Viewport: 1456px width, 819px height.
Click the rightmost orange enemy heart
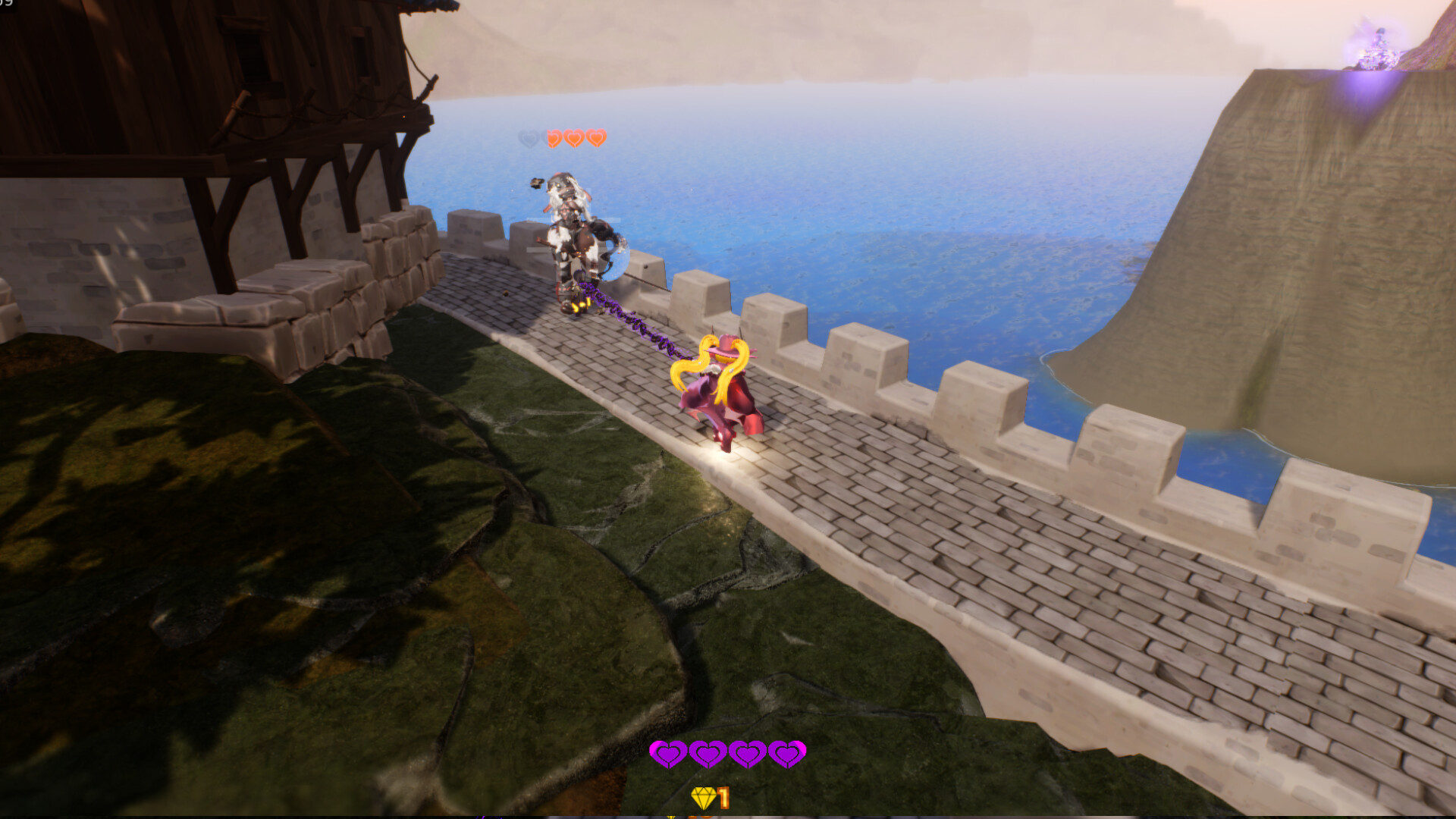[596, 140]
